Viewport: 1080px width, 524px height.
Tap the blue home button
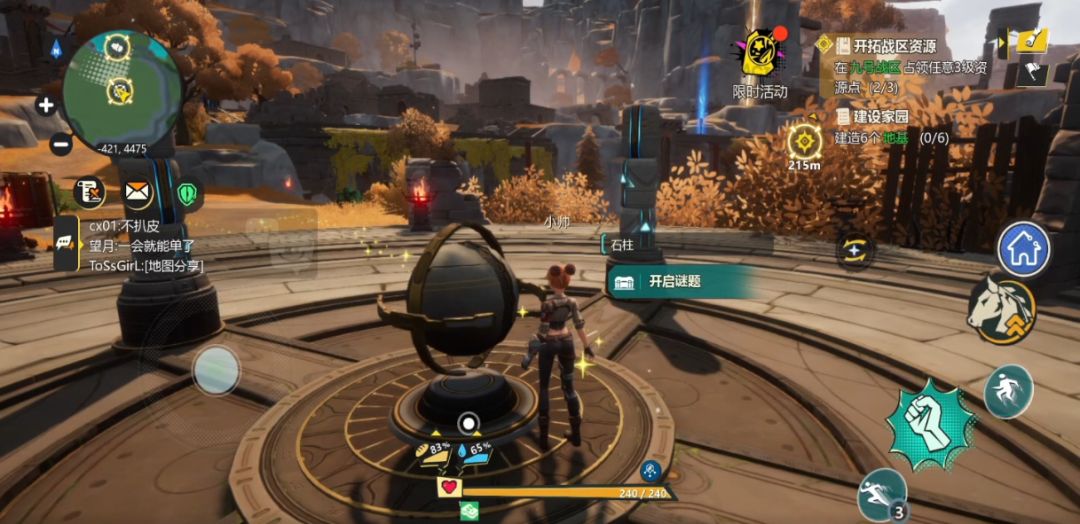click(1024, 250)
